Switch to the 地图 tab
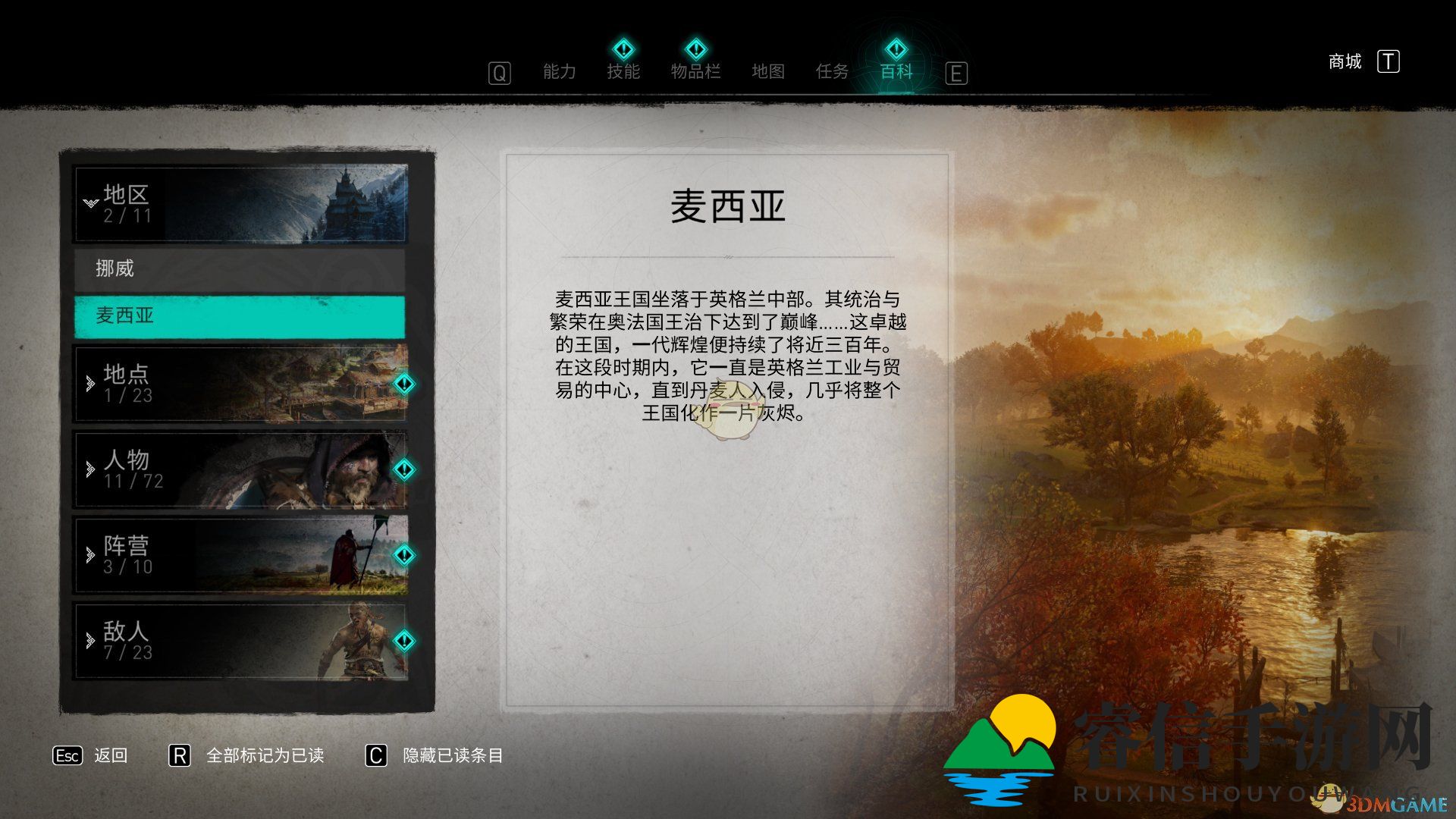 click(768, 71)
